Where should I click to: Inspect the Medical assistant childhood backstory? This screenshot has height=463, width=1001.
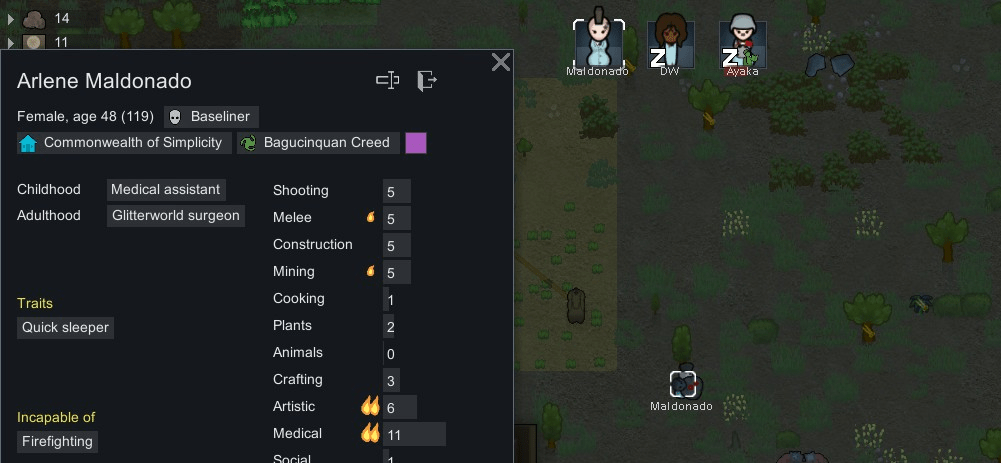[166, 189]
